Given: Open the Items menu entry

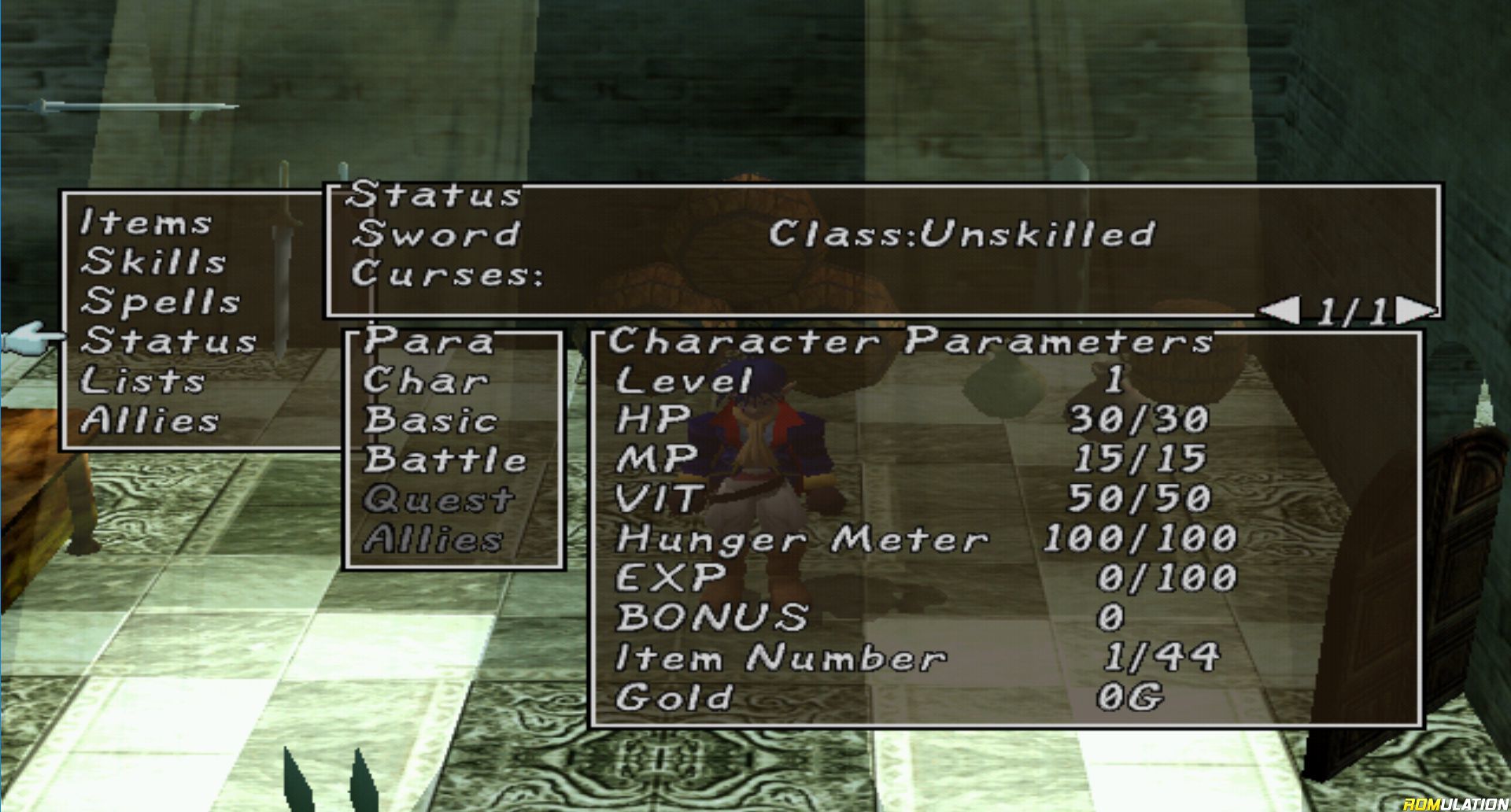Looking at the screenshot, I should (x=146, y=223).
